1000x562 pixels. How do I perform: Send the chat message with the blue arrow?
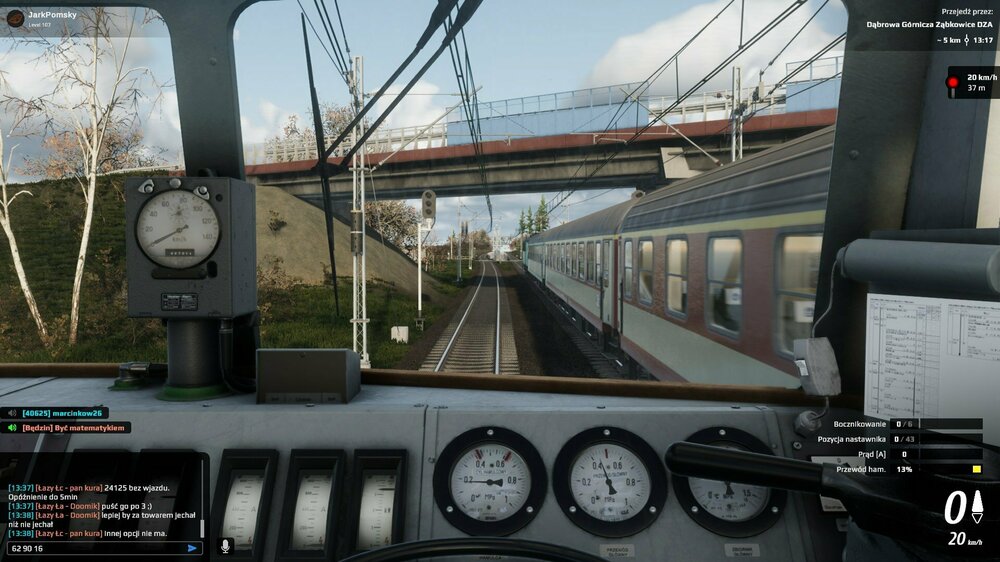tap(192, 548)
